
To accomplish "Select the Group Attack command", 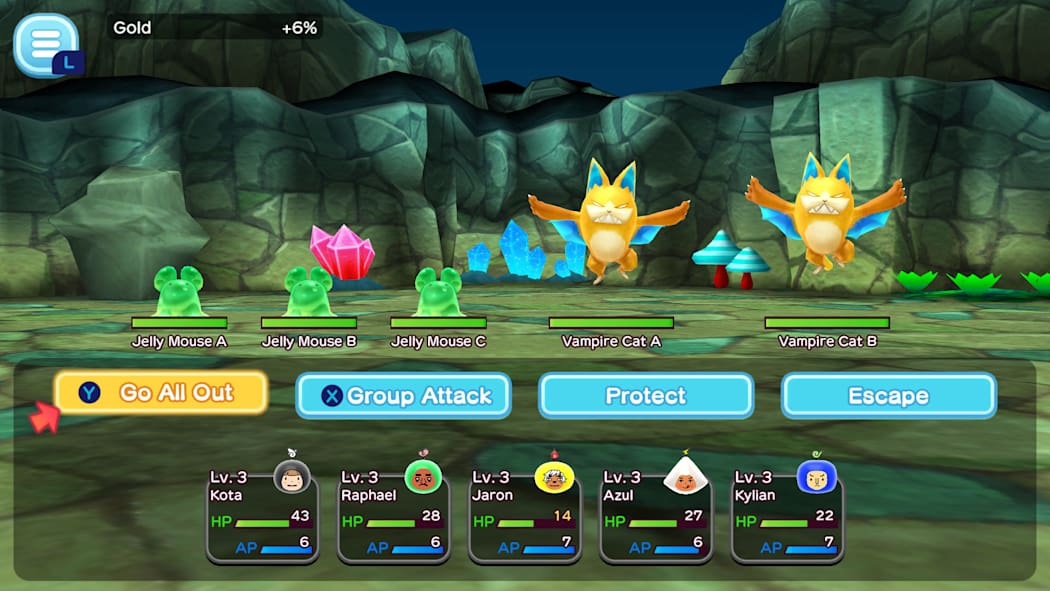I will click(x=403, y=396).
